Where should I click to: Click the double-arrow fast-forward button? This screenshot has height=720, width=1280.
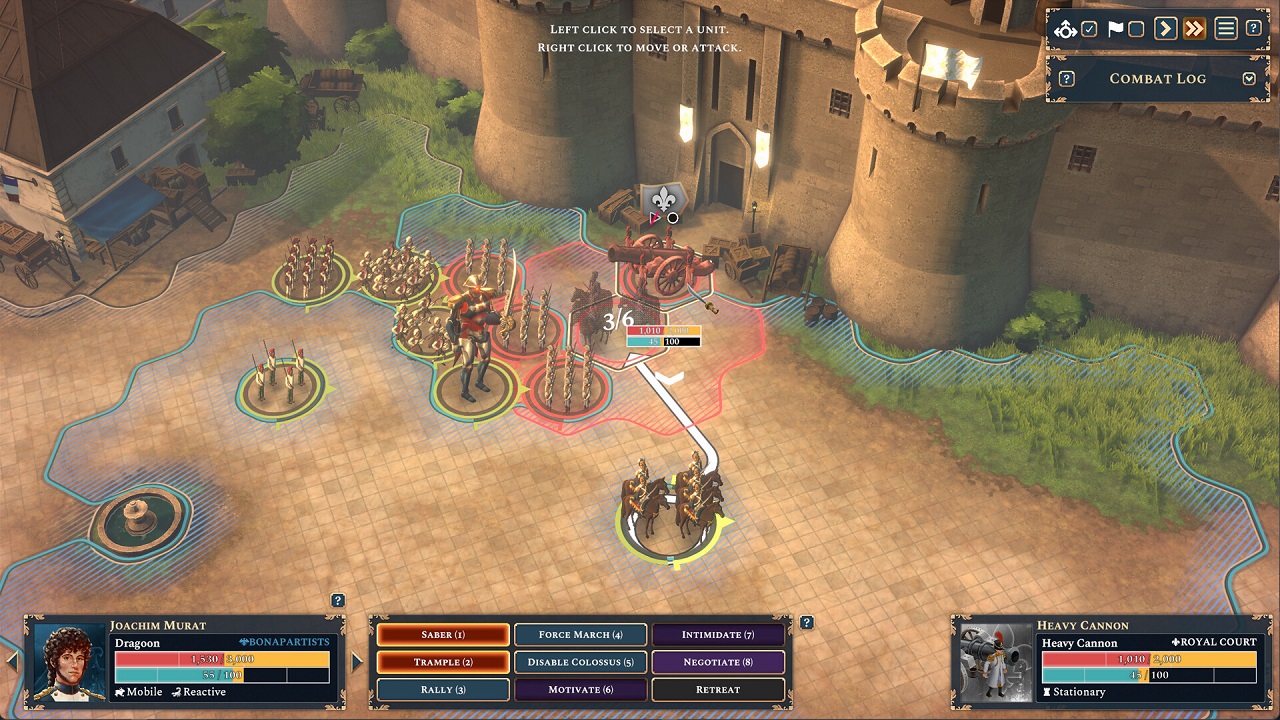click(x=1194, y=29)
